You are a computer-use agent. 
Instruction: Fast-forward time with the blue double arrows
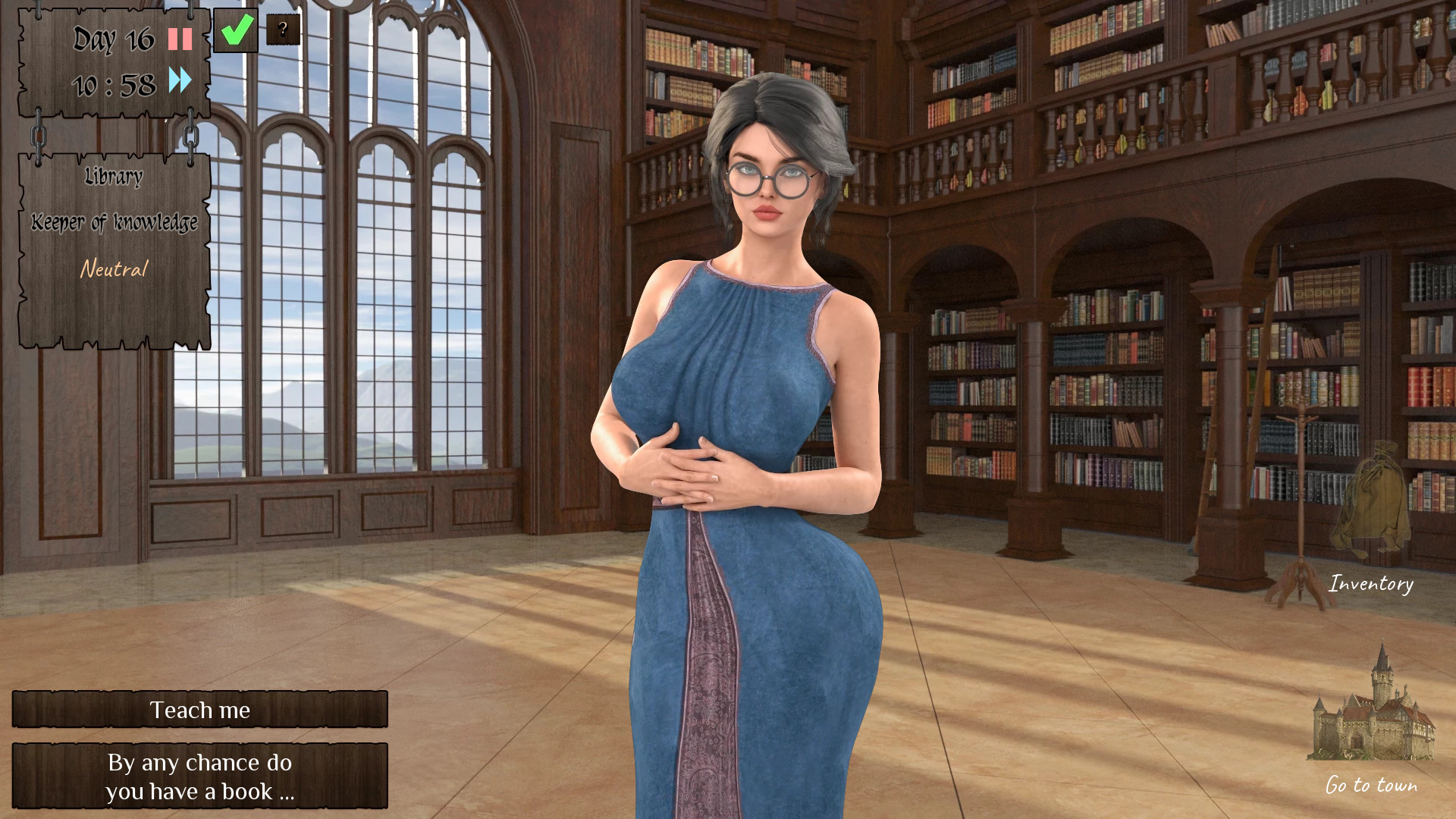[x=180, y=80]
